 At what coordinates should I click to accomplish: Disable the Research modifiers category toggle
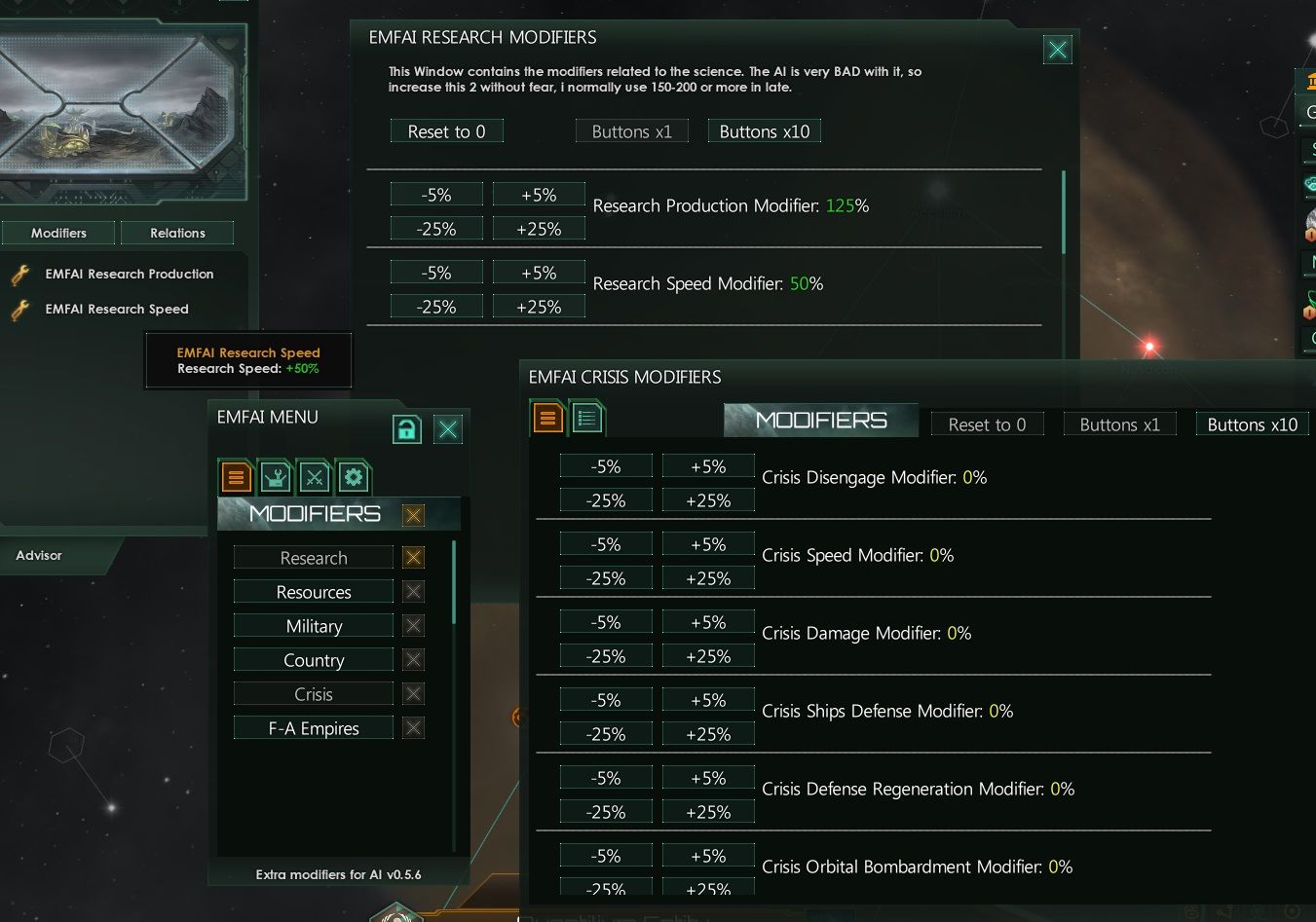click(412, 557)
